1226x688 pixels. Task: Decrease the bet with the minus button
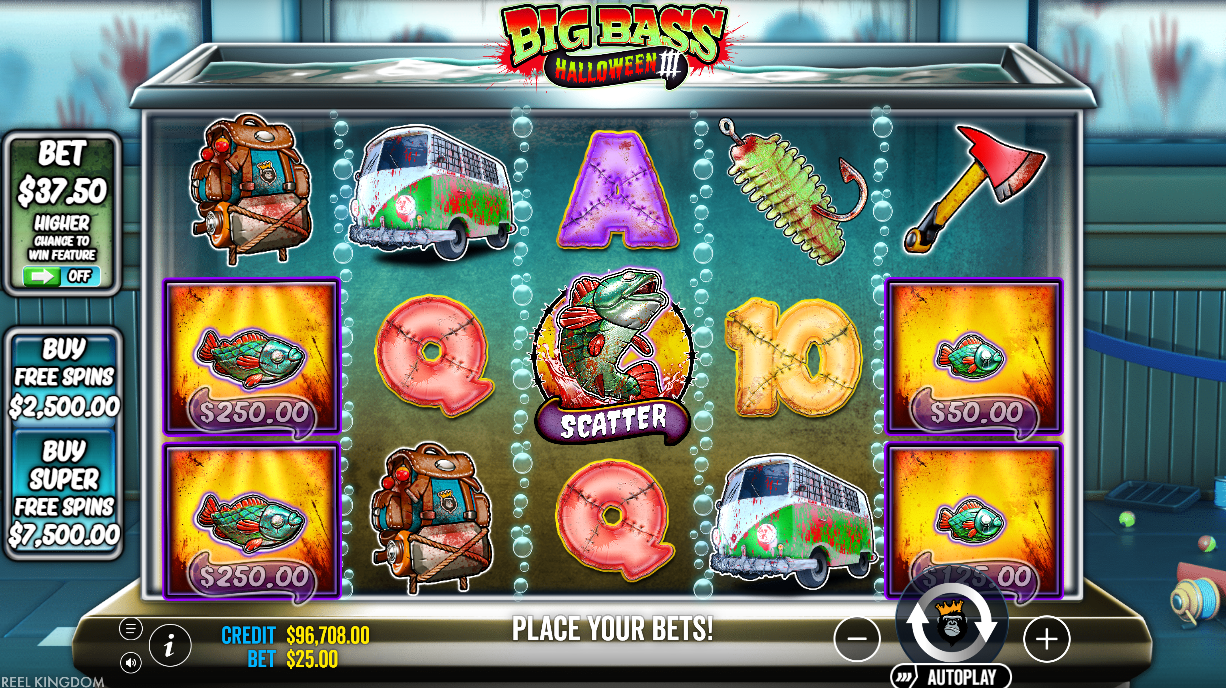click(857, 638)
